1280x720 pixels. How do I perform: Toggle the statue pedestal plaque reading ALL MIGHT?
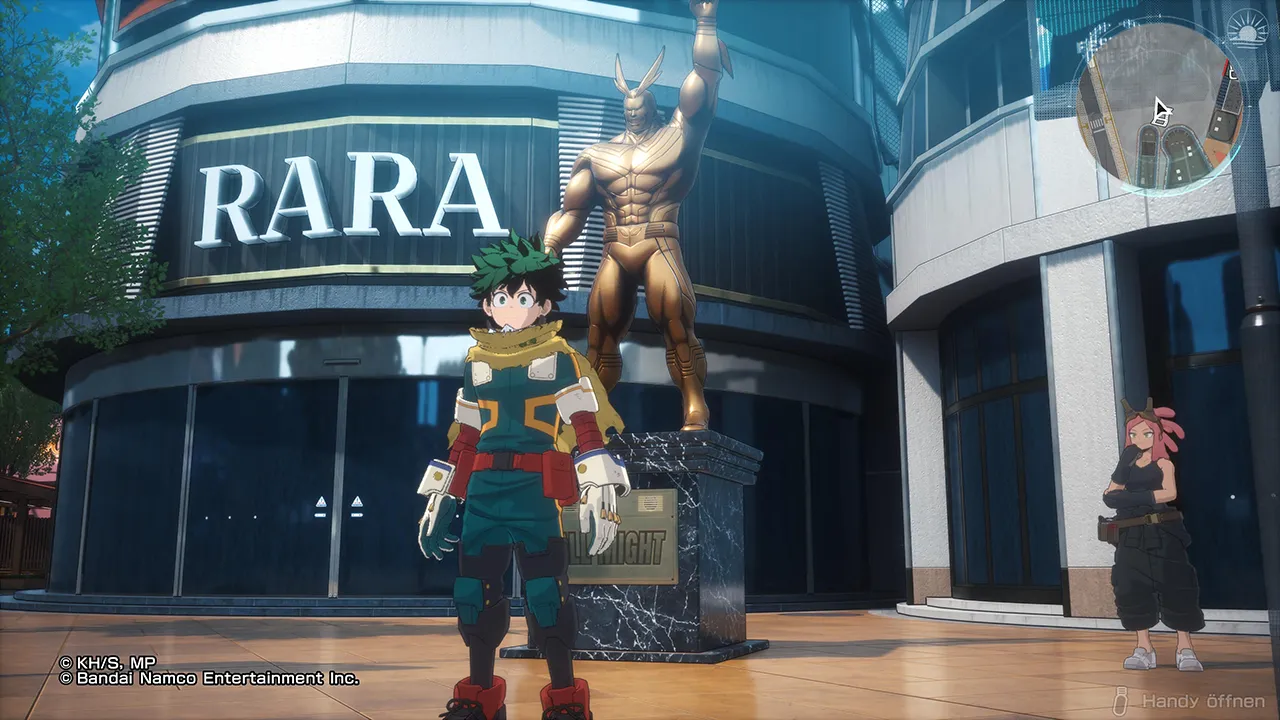click(625, 547)
